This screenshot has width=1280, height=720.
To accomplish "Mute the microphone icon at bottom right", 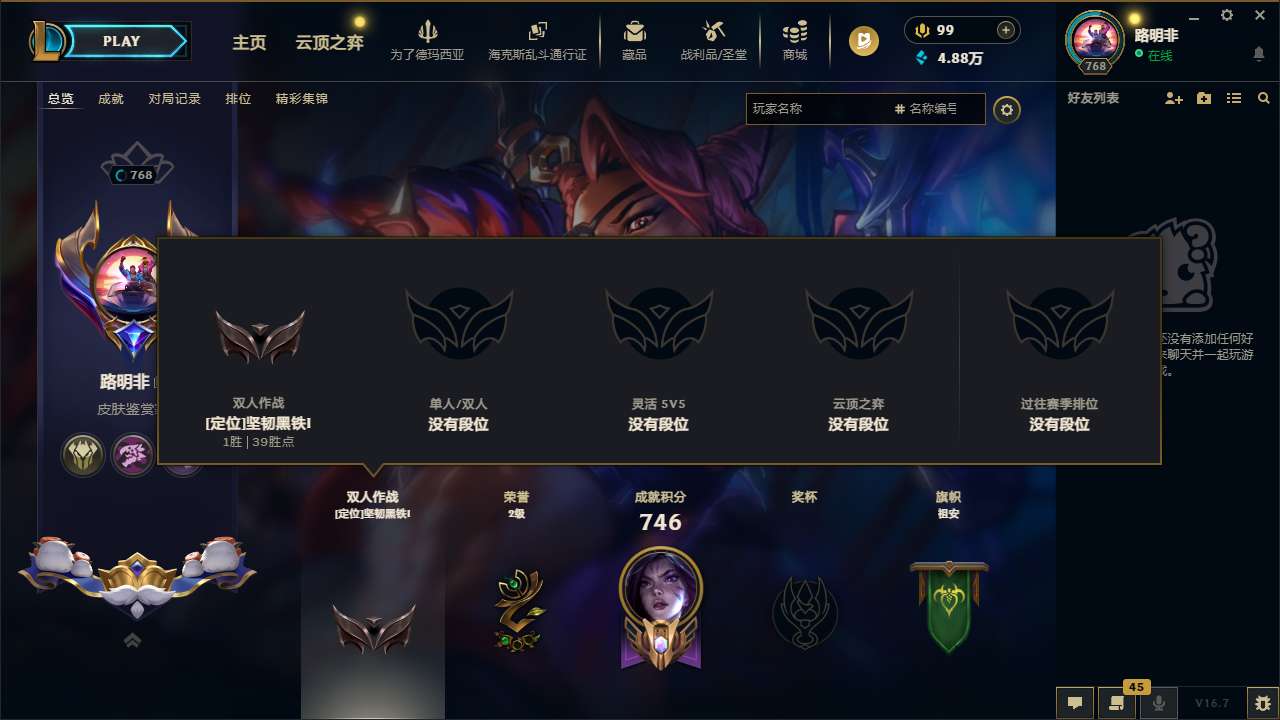I will pos(1159,702).
